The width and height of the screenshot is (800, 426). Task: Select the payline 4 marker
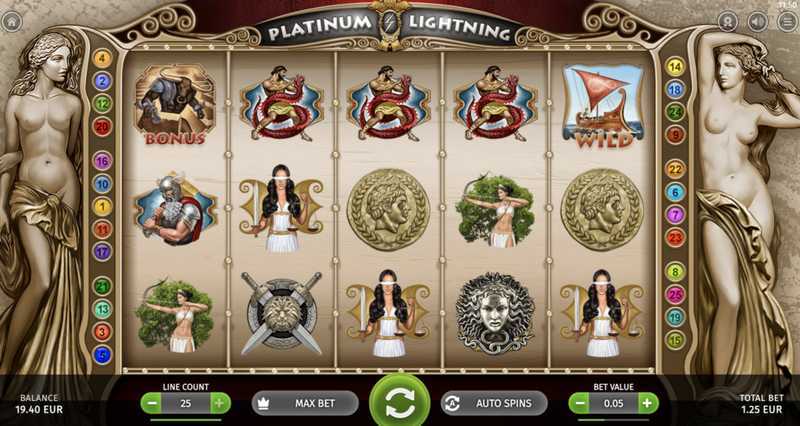[102, 58]
